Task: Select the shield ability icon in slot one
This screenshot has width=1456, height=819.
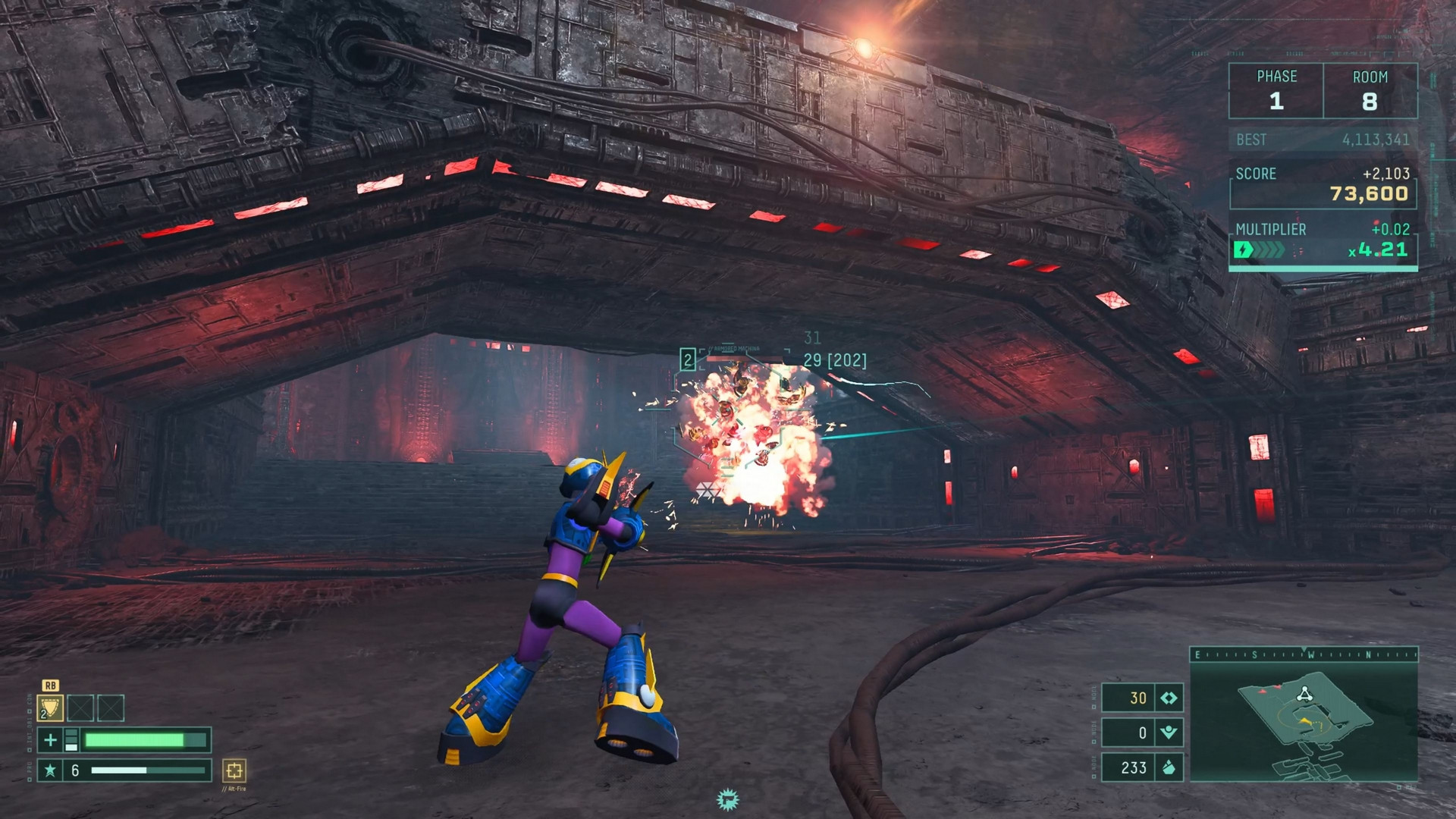Action: 51,708
